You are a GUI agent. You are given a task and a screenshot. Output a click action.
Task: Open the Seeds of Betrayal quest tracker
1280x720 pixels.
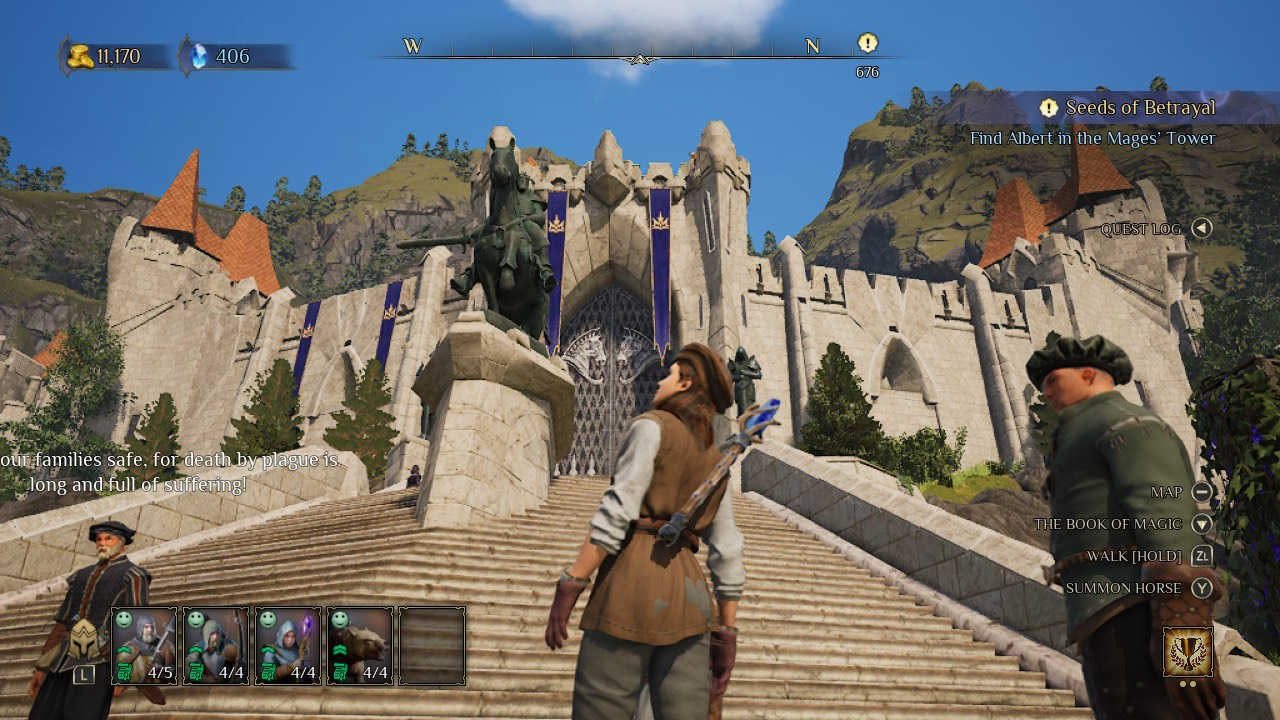pyautogui.click(x=1138, y=108)
